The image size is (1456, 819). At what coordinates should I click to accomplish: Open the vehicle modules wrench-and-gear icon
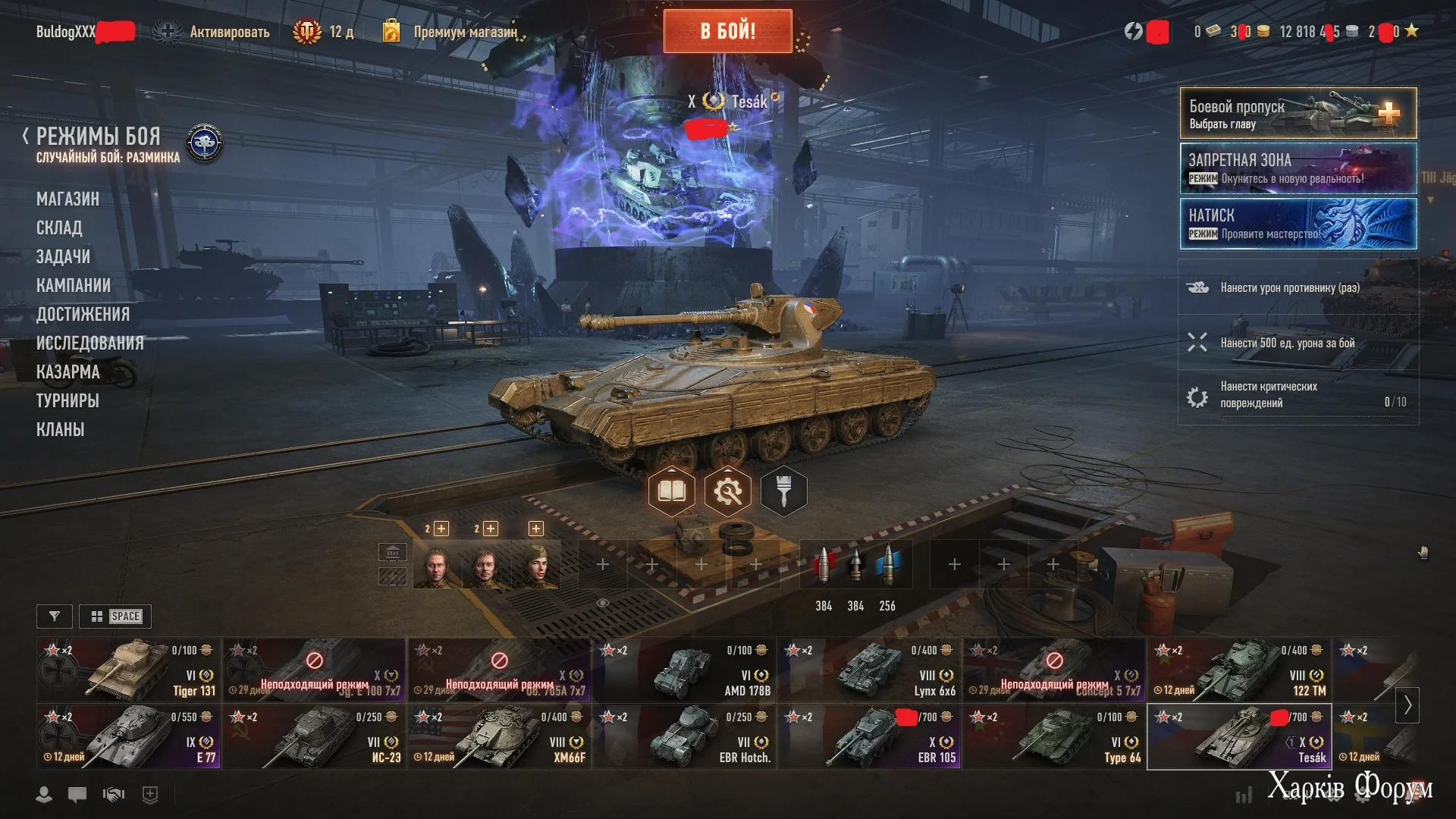tap(727, 492)
